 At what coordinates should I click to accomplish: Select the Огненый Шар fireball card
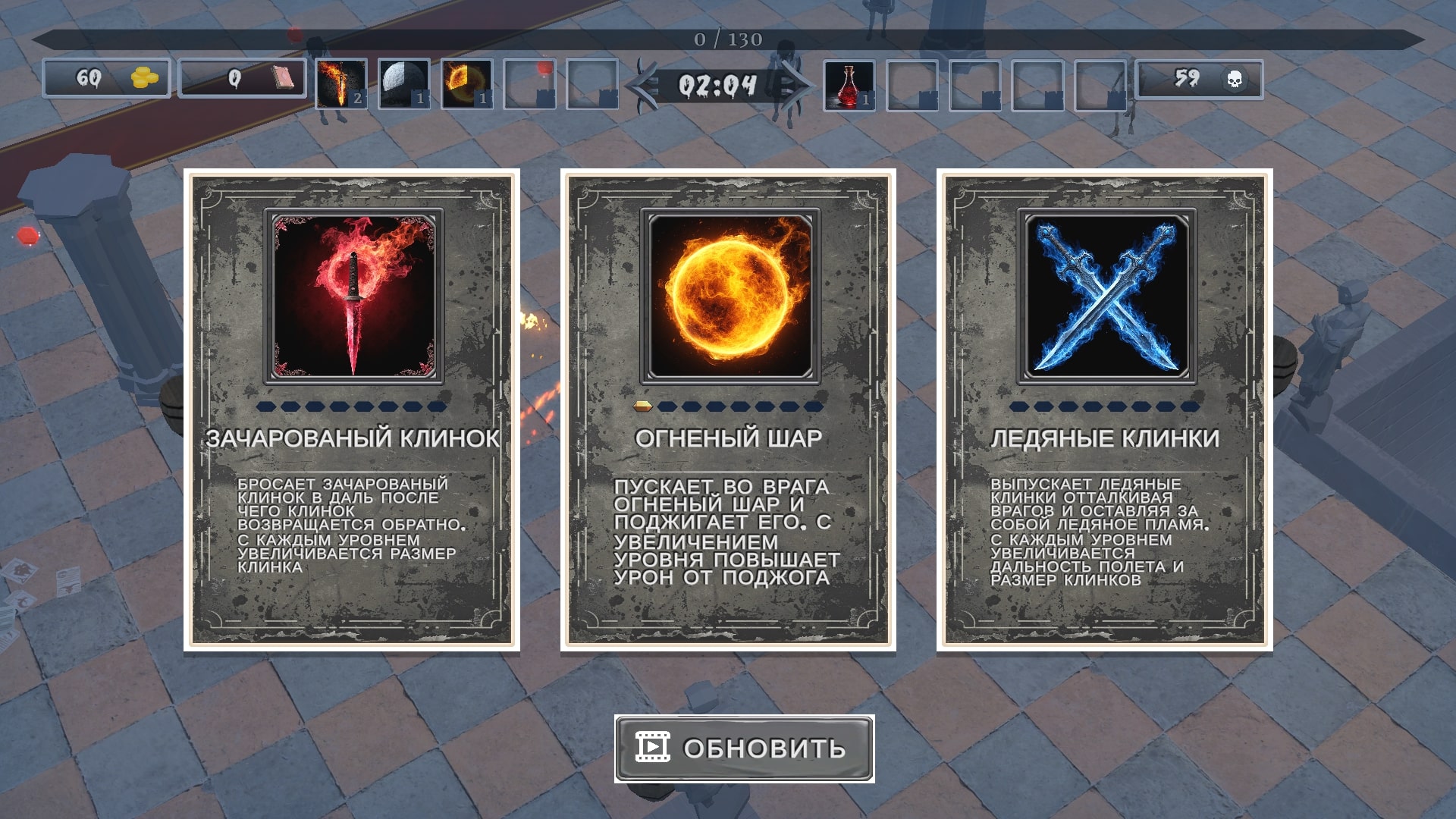click(728, 409)
